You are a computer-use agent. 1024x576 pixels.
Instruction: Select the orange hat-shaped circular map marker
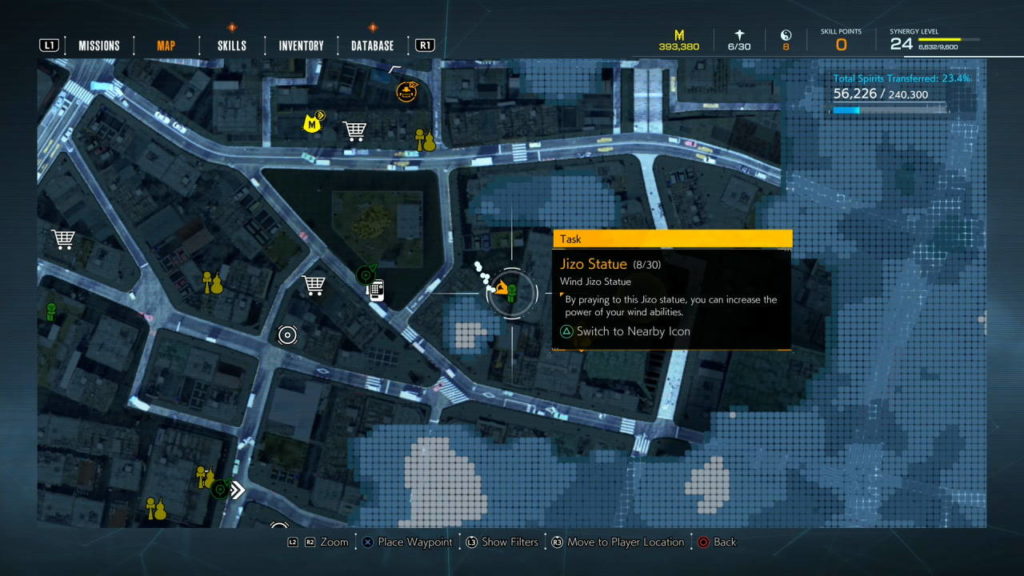(x=406, y=93)
